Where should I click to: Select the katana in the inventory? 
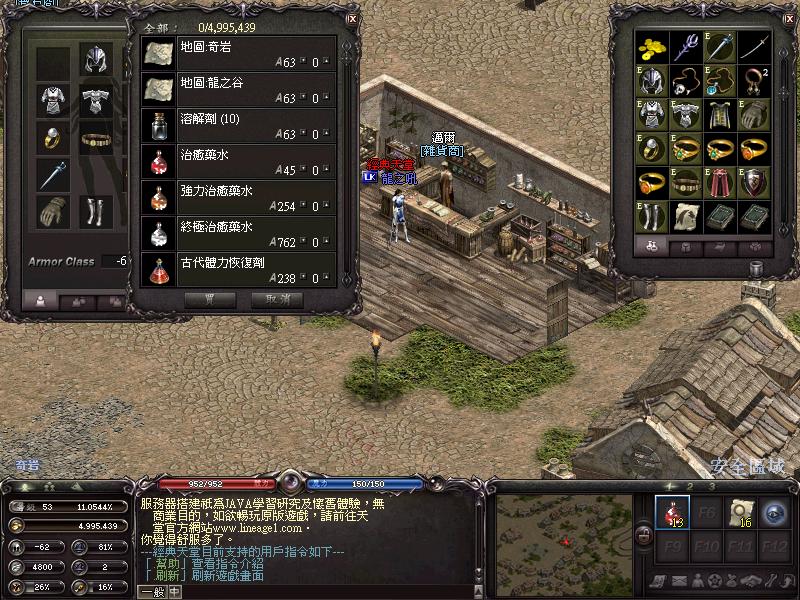(755, 47)
